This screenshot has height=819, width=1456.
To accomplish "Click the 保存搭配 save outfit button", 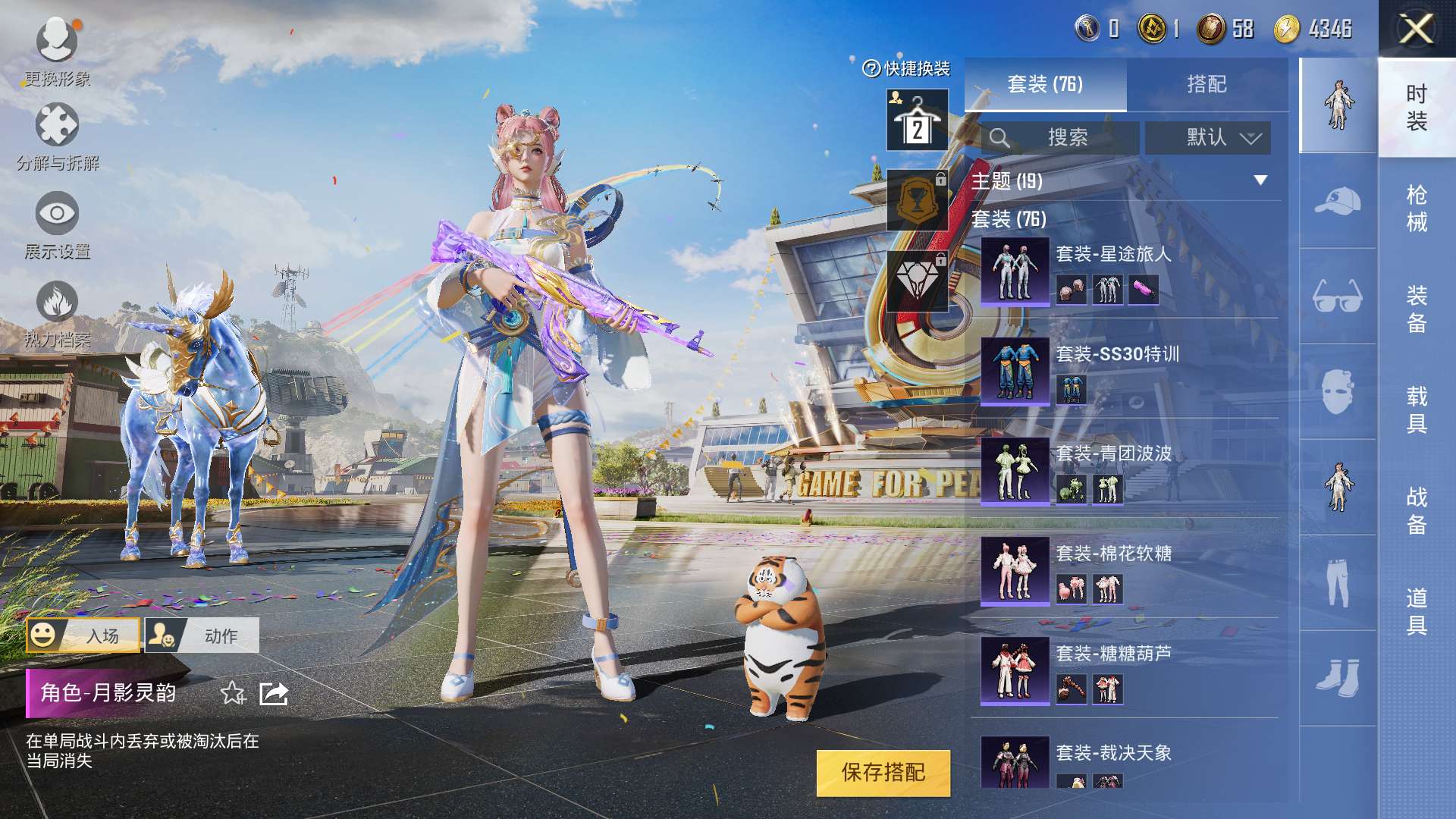I will pos(883,773).
